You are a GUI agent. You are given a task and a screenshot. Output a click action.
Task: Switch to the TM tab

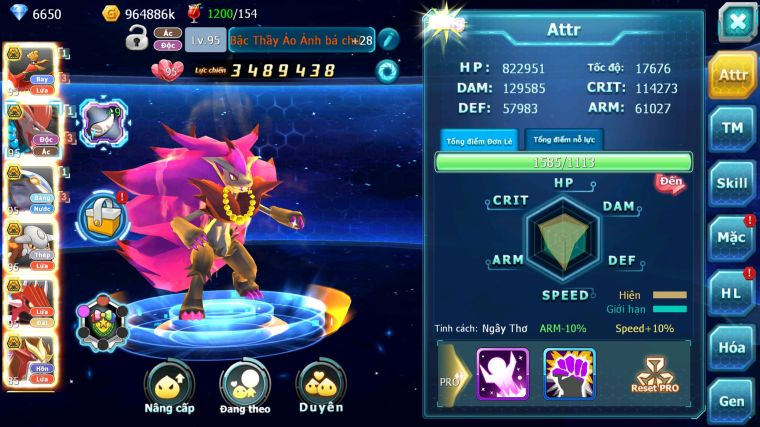(x=732, y=129)
